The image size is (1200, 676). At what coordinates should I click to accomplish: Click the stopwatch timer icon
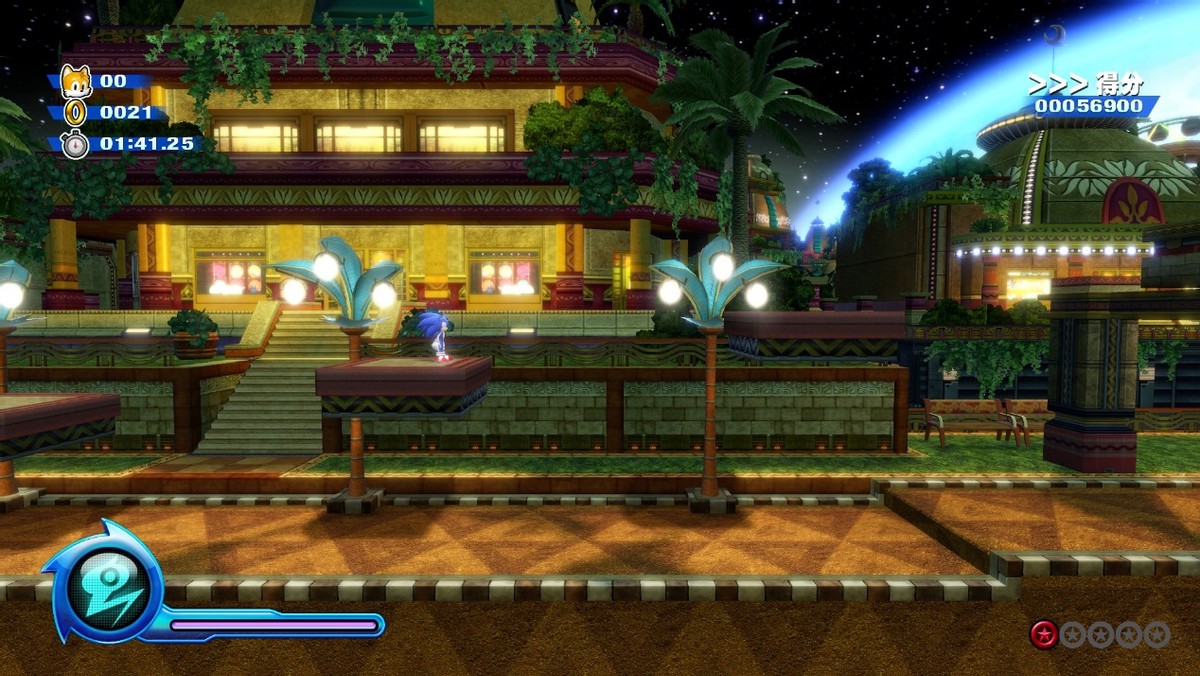coord(76,144)
